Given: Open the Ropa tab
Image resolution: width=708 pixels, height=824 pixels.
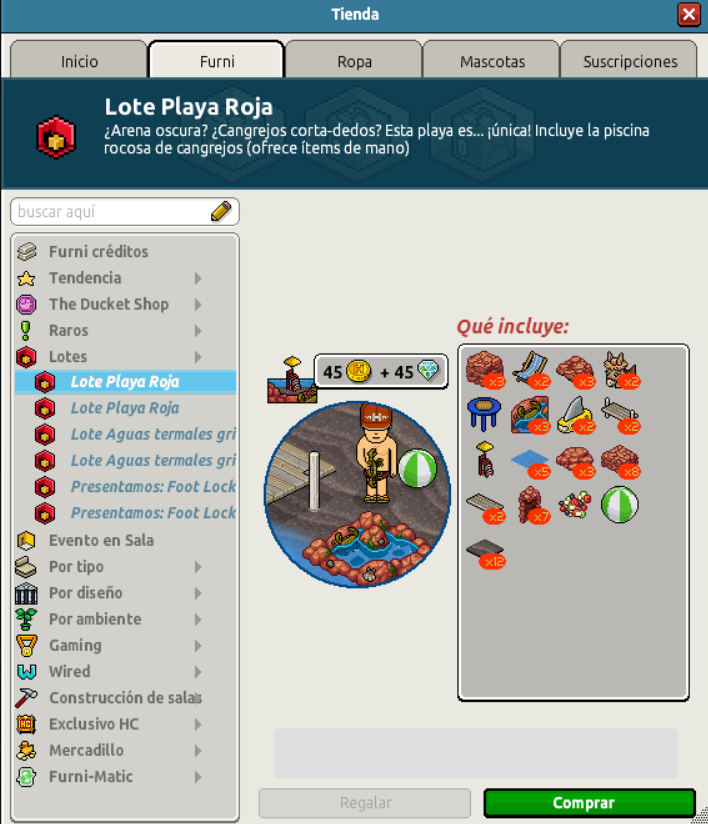Looking at the screenshot, I should coord(354,61).
